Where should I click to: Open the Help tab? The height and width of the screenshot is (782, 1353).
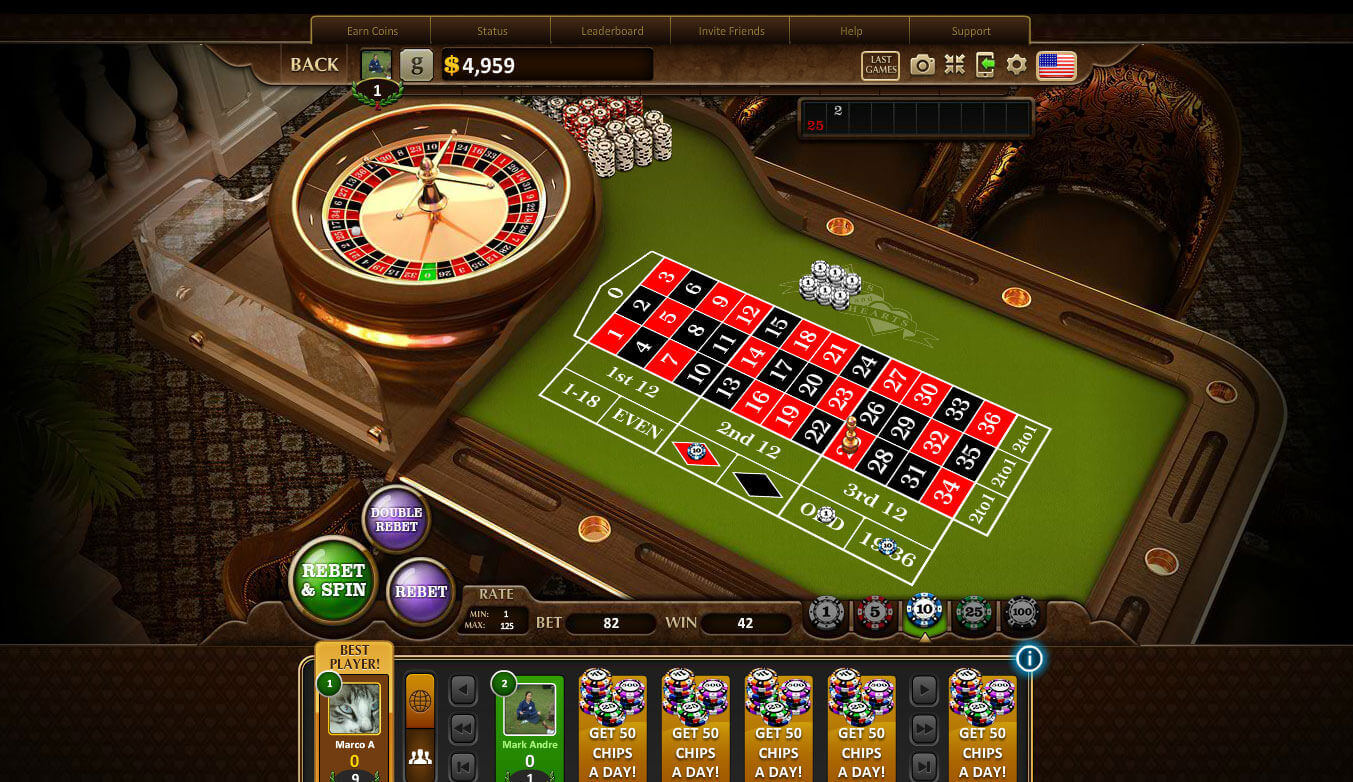point(851,31)
